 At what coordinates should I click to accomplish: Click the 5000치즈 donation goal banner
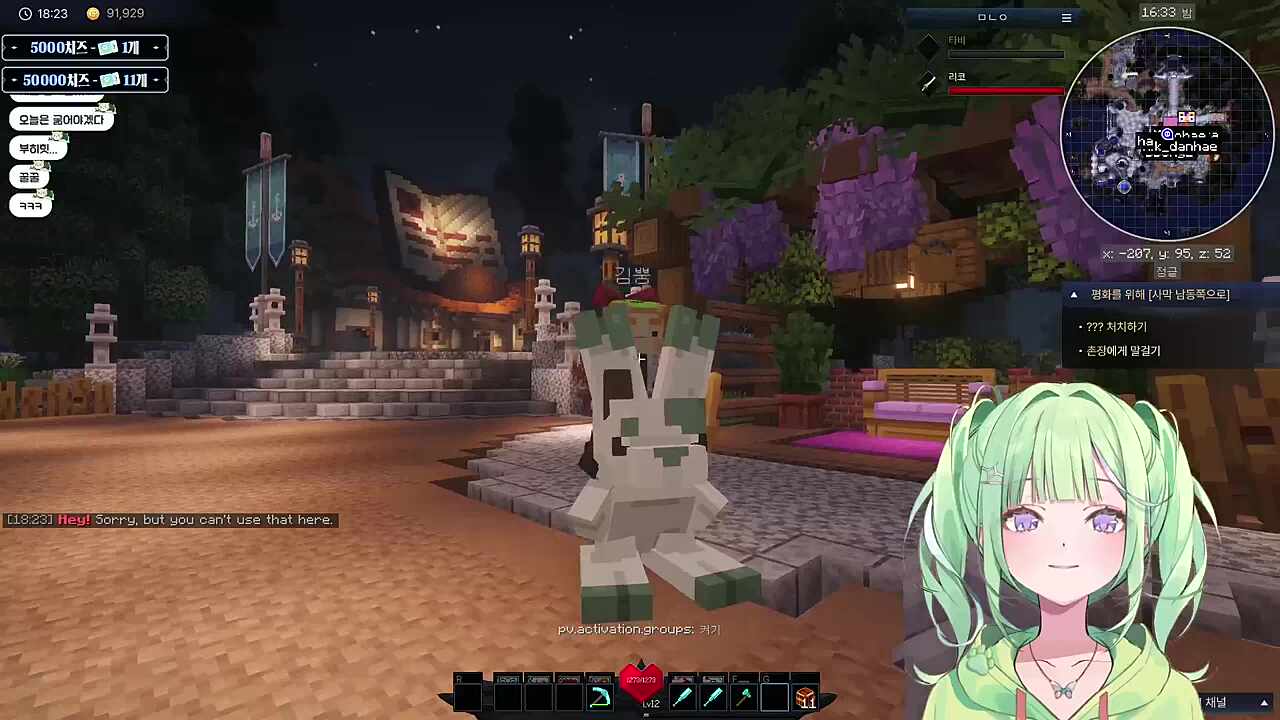tap(85, 48)
